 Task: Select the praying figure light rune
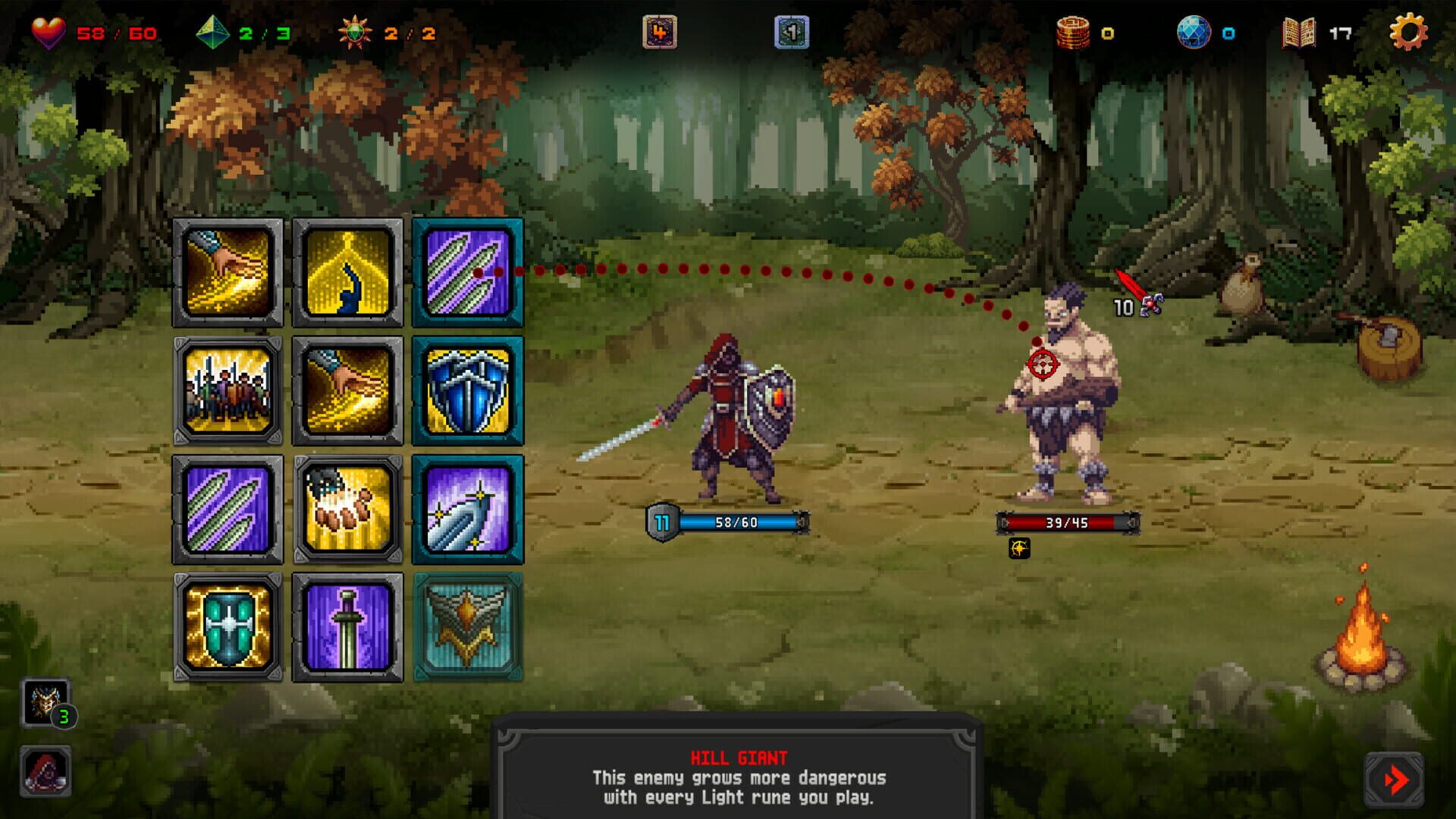tap(347, 273)
